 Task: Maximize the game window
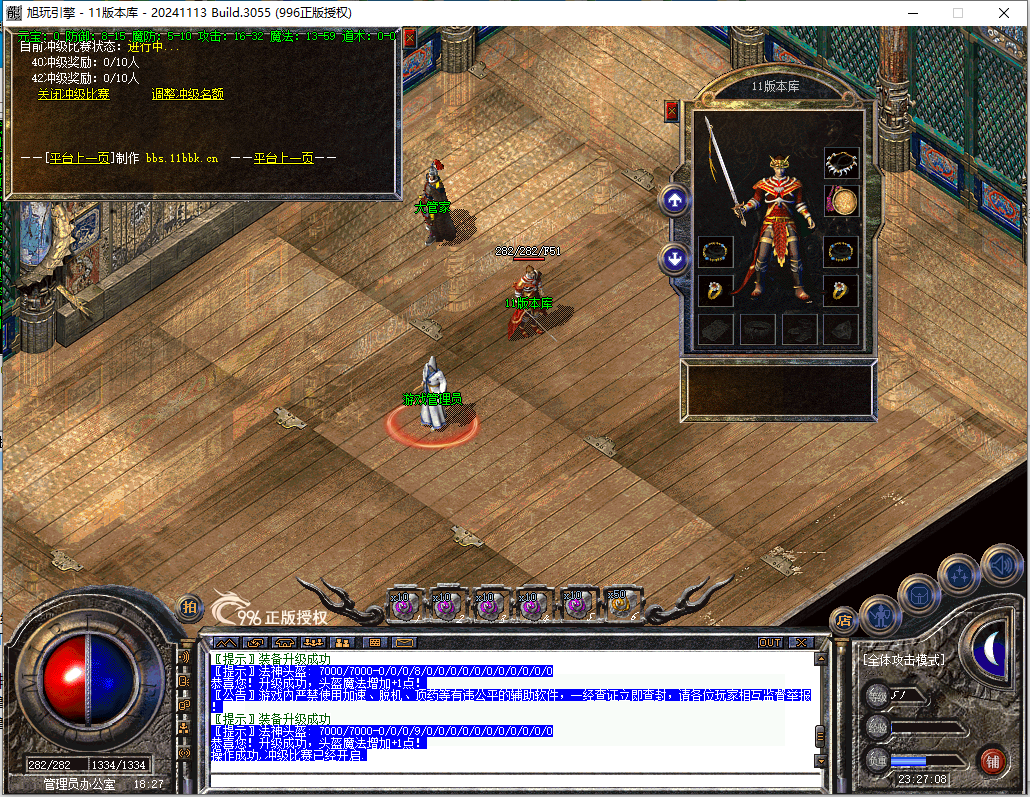tap(957, 13)
